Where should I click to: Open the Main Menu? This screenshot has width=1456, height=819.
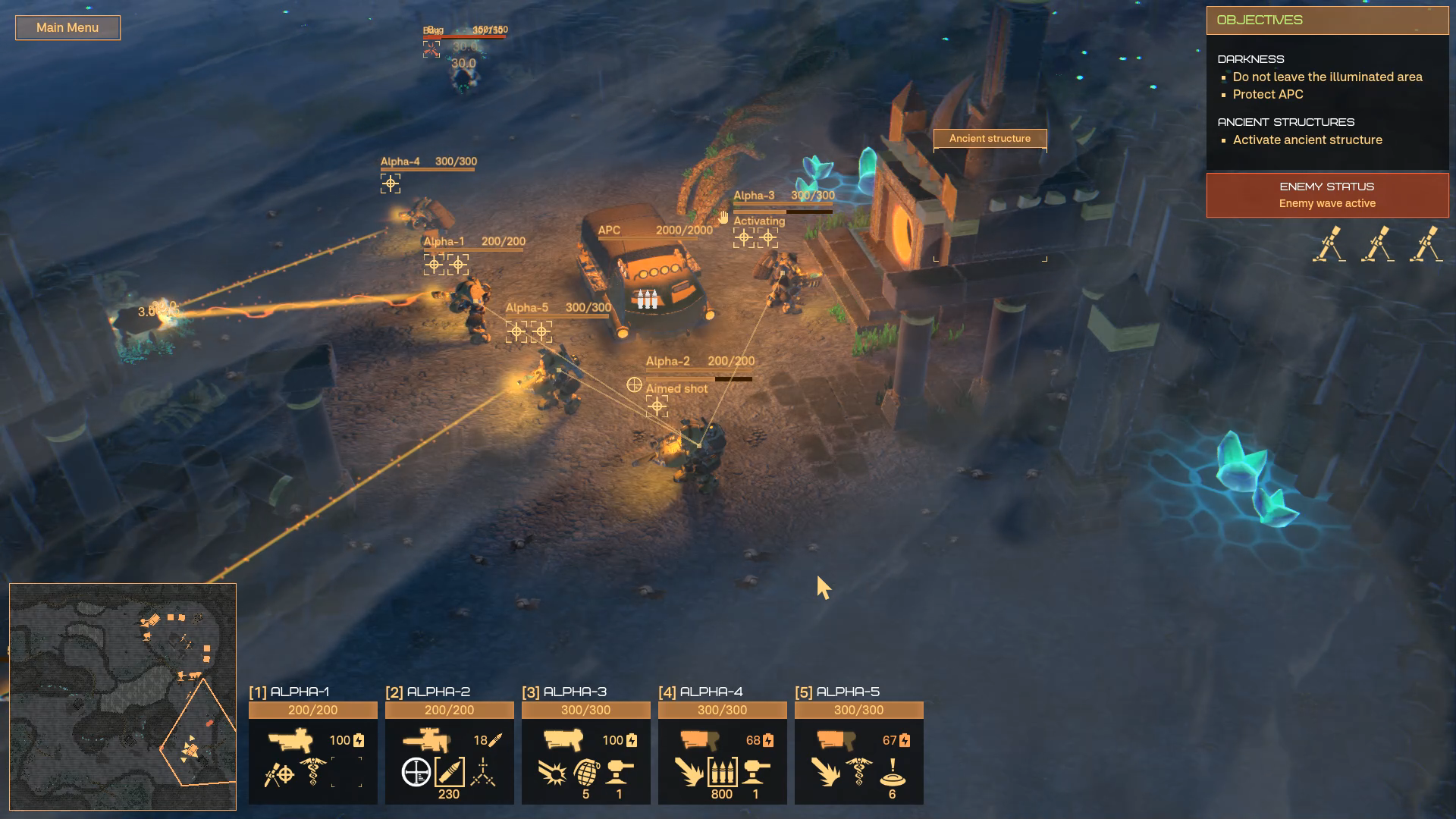click(67, 28)
